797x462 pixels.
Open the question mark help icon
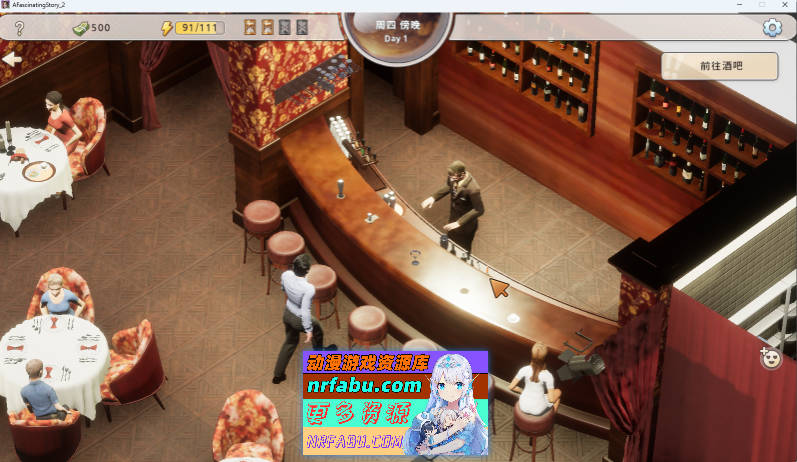(18, 28)
